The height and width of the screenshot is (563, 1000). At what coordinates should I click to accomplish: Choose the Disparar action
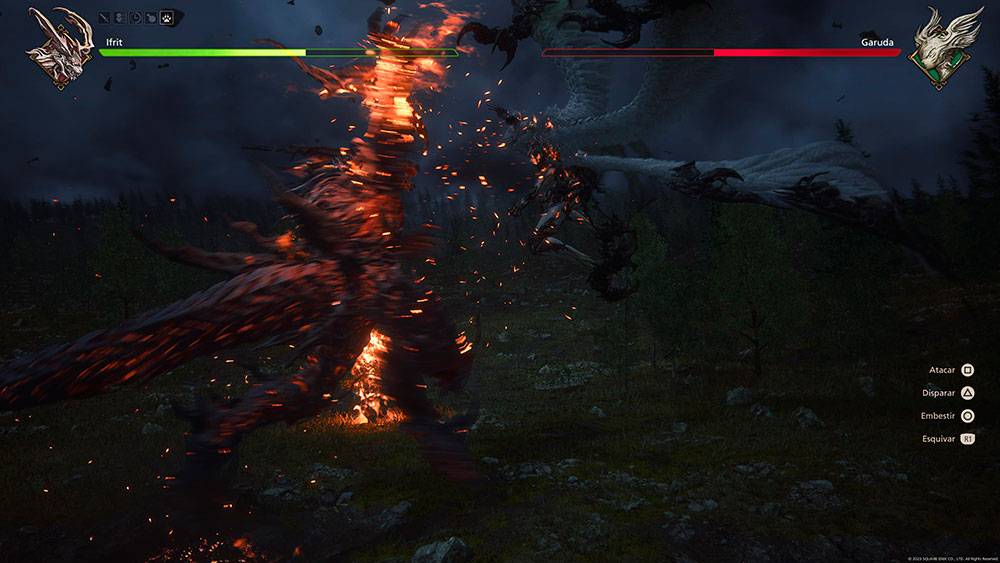(967, 393)
